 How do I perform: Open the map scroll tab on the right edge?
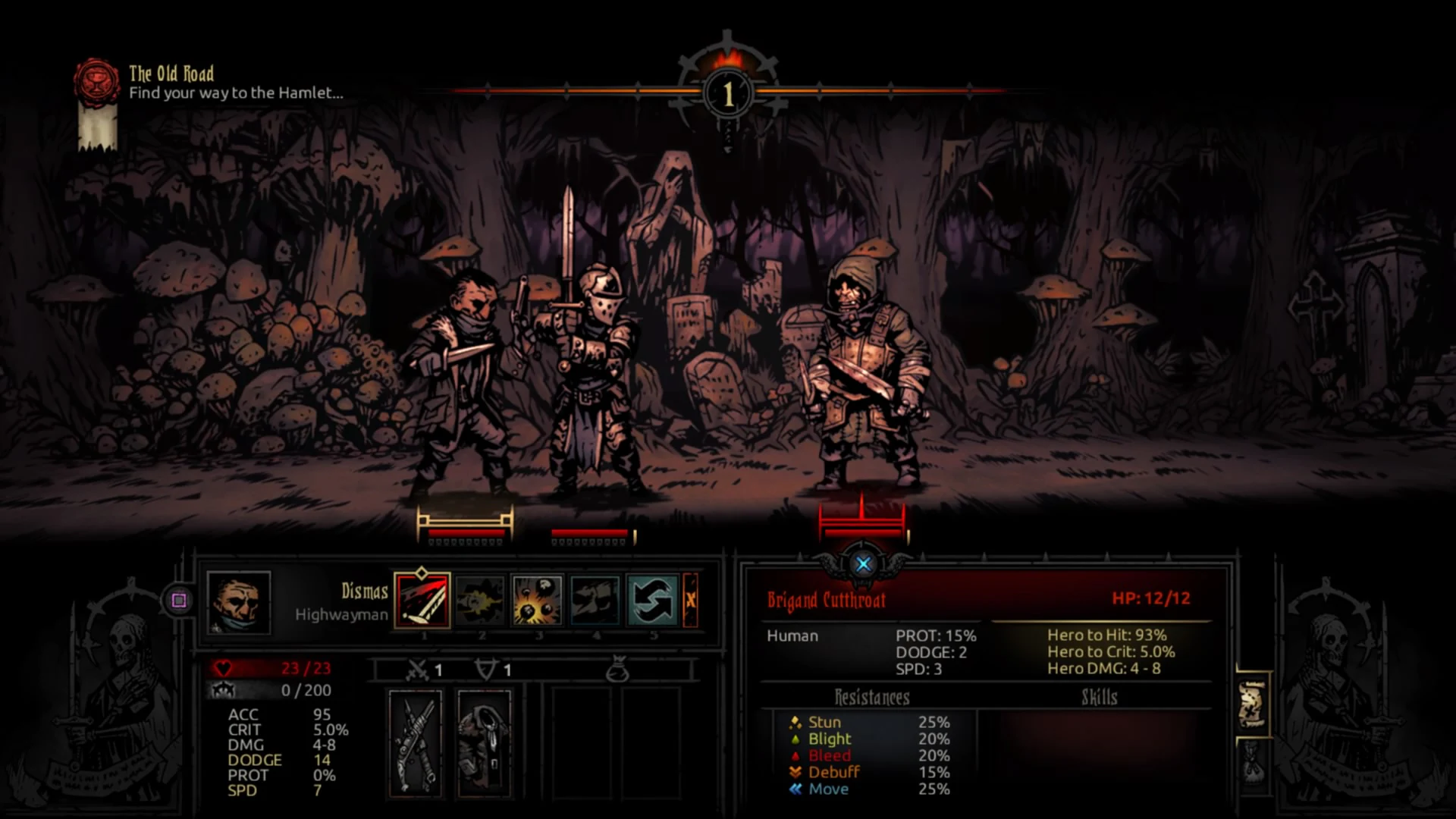pos(1253,704)
